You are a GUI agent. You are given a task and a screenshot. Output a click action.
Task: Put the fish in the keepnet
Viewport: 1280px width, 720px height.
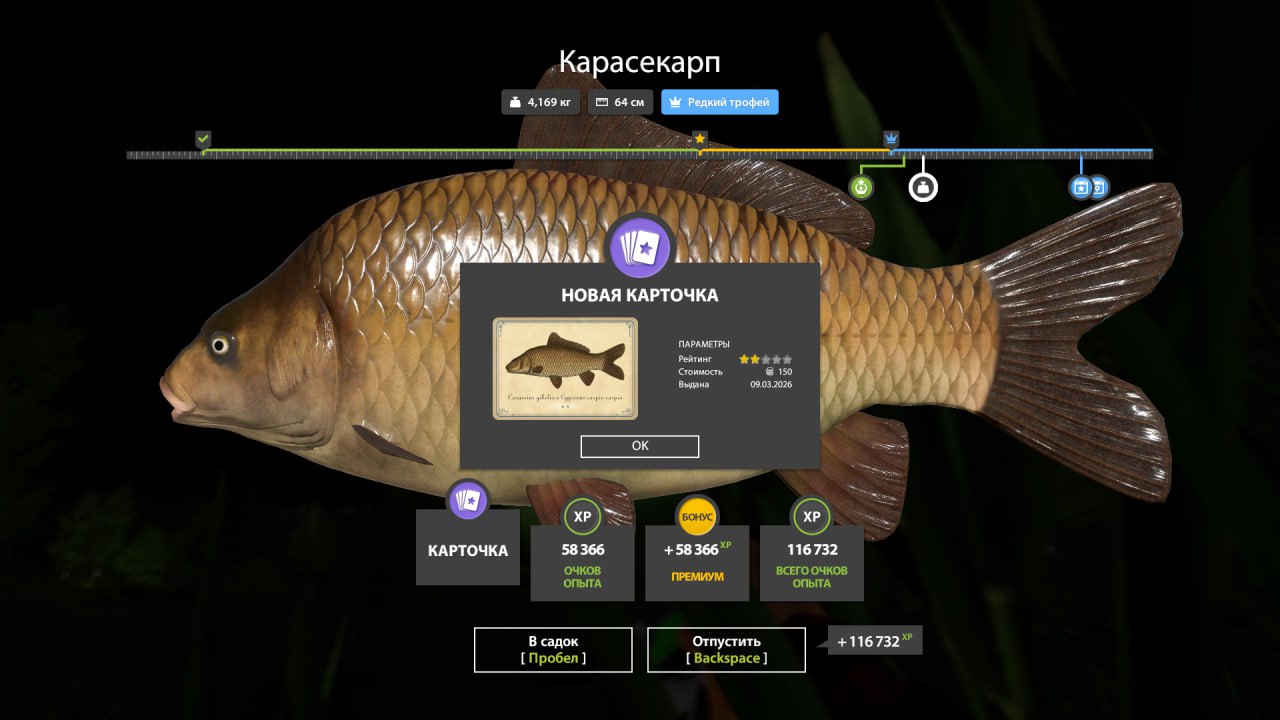point(553,649)
